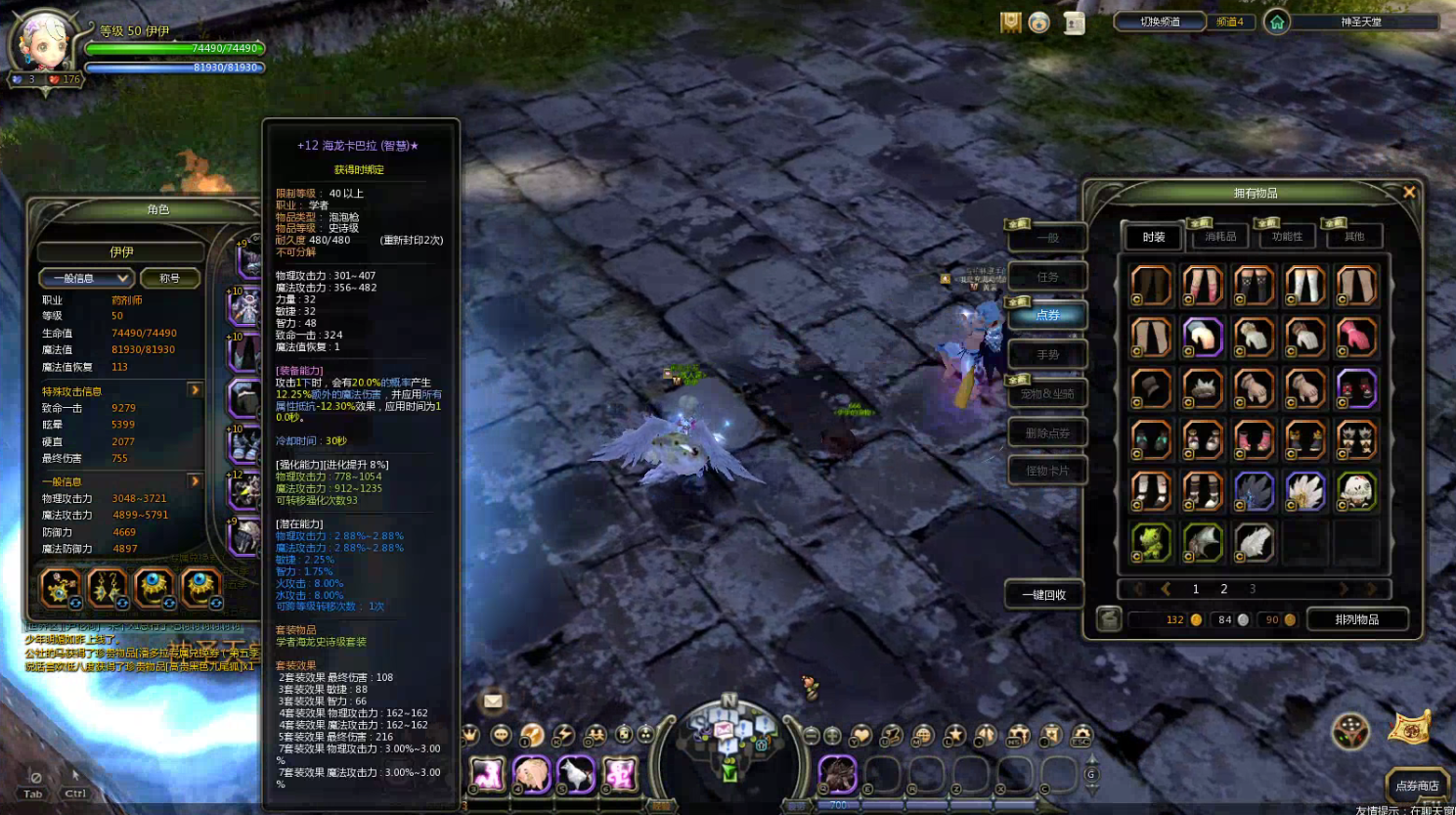Screen dimensions: 1456x815
Task: Switch to the 消耗品 consumables tab
Action: click(x=1220, y=236)
